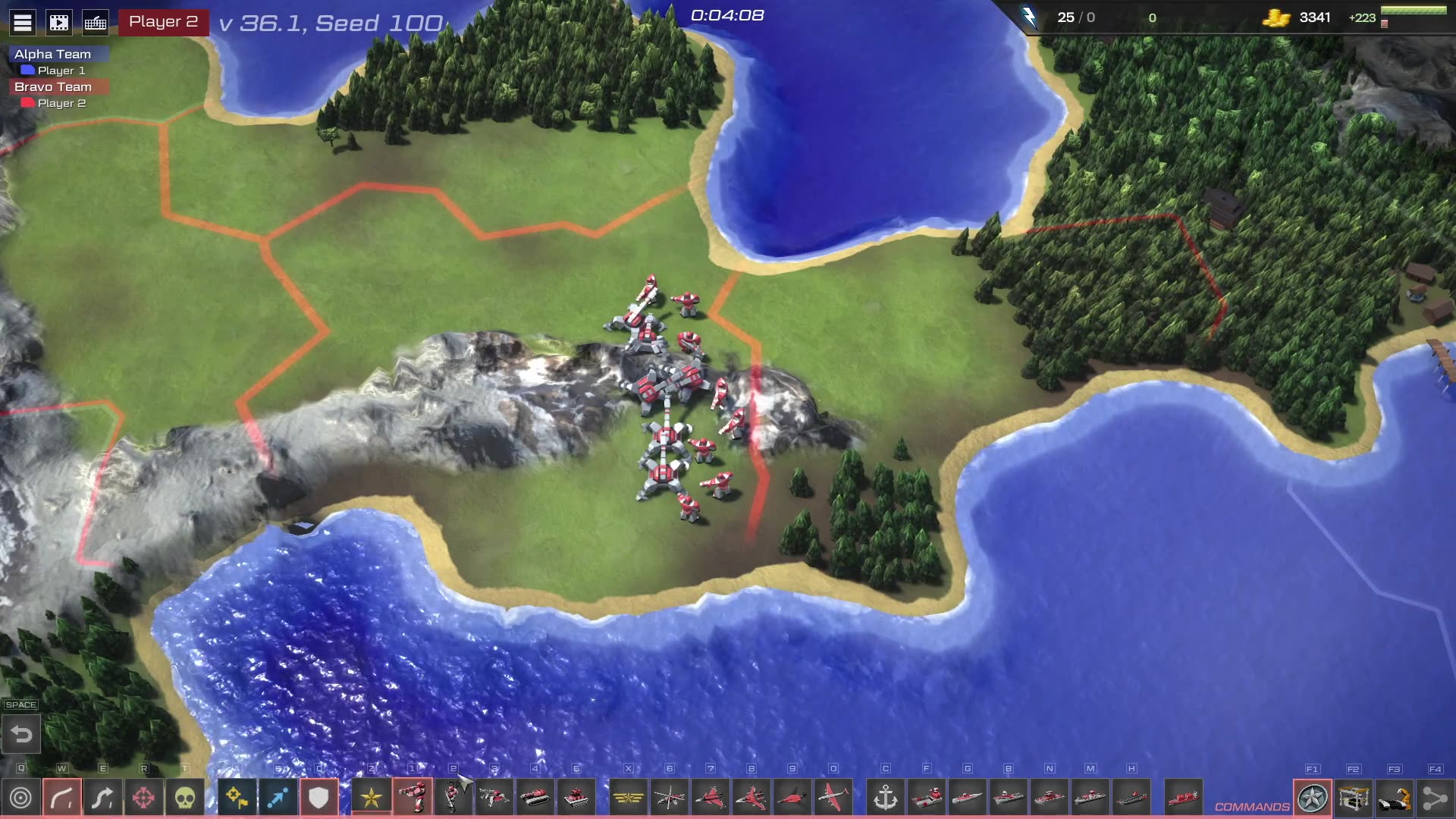Screen dimensions: 1456x819
Task: Pick the helicopter unit icon
Action: [x=670, y=798]
